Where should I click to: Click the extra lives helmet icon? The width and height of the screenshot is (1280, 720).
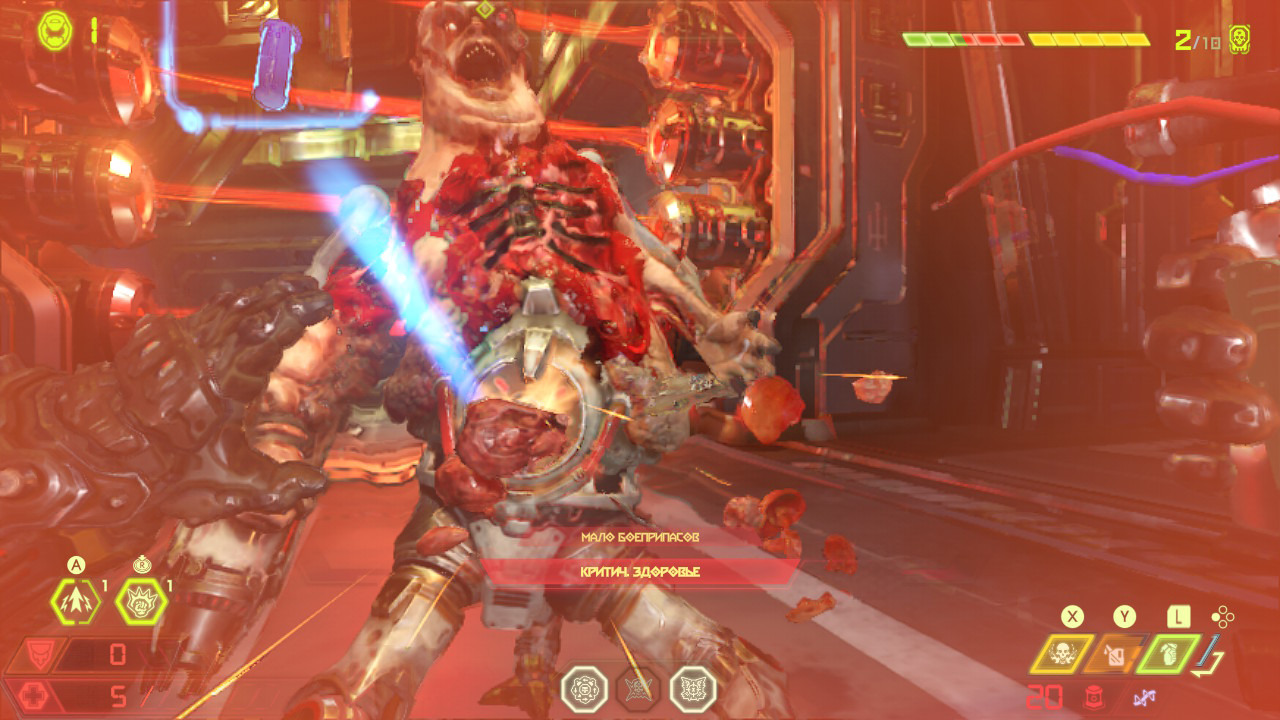tap(55, 31)
